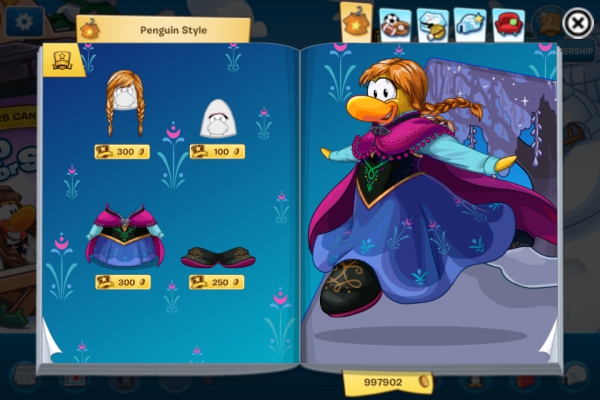Buy the boots for 250 coins
The height and width of the screenshot is (400, 600).
pos(217,282)
